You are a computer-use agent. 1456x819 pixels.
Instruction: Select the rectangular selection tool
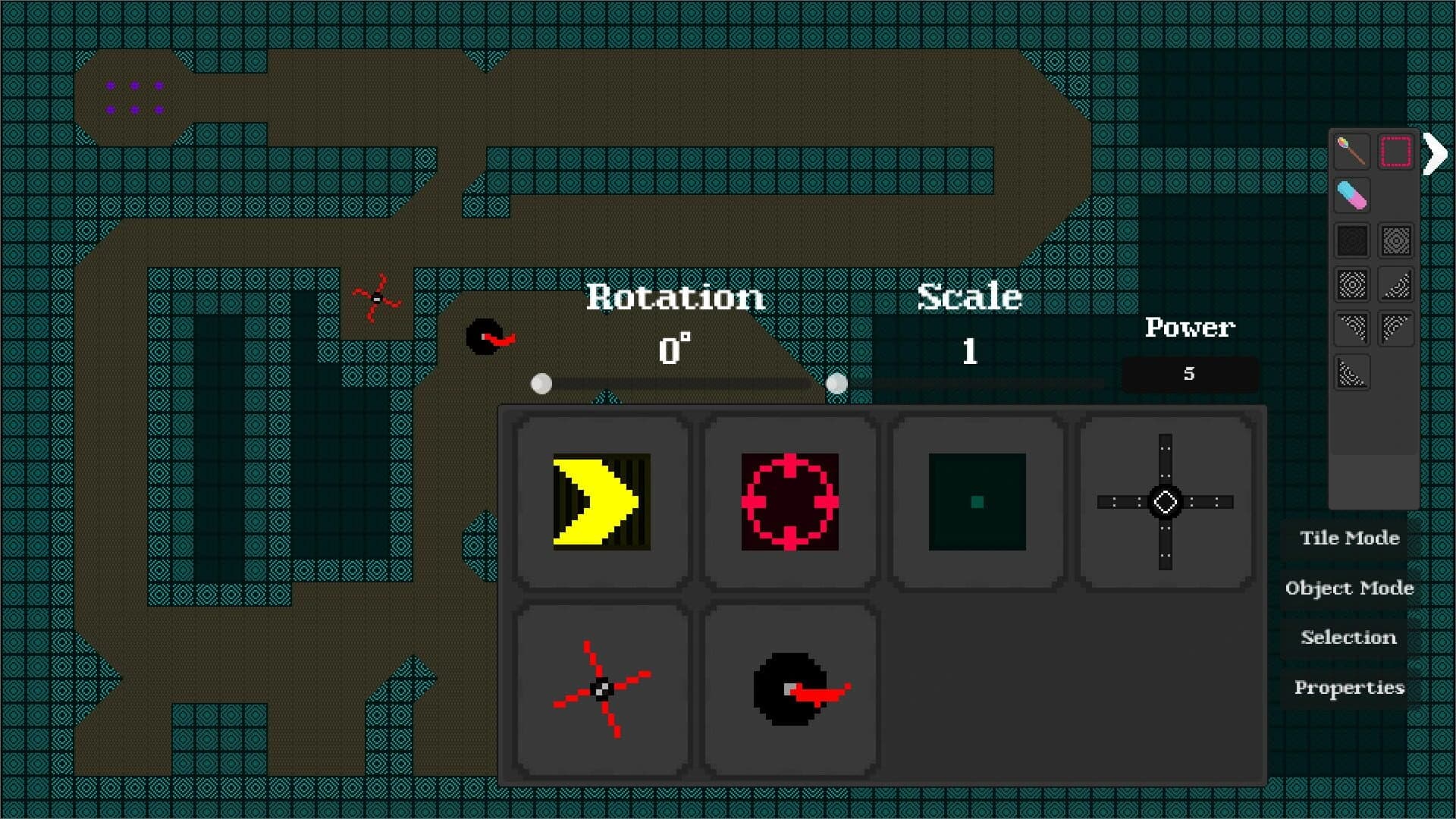[1396, 152]
